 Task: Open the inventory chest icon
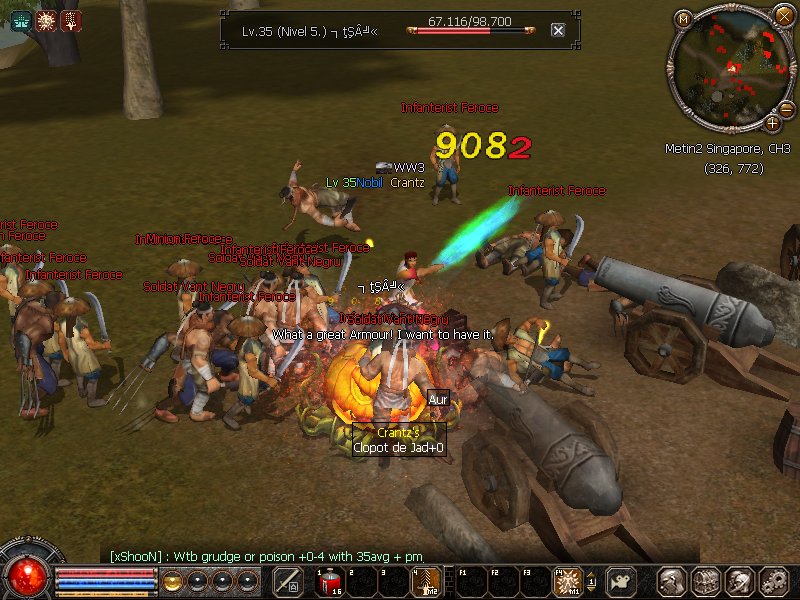tap(707, 581)
